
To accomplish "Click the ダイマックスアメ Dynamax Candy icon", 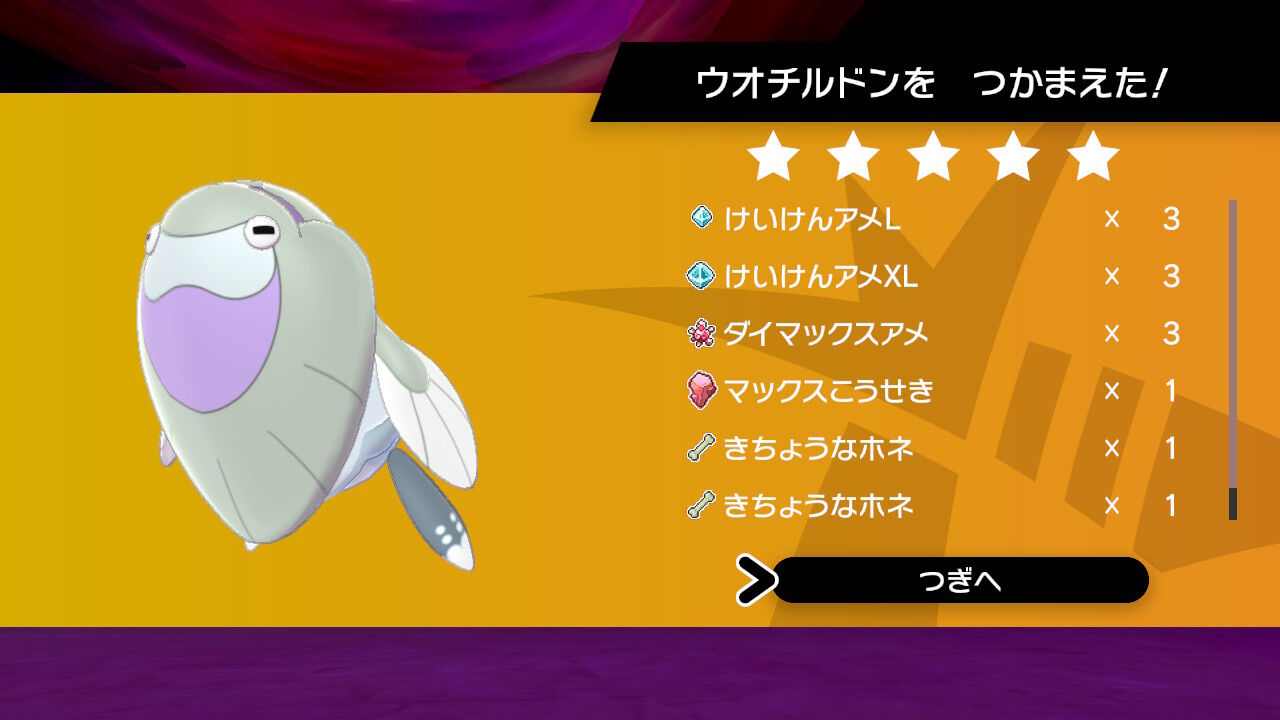I will pos(703,334).
